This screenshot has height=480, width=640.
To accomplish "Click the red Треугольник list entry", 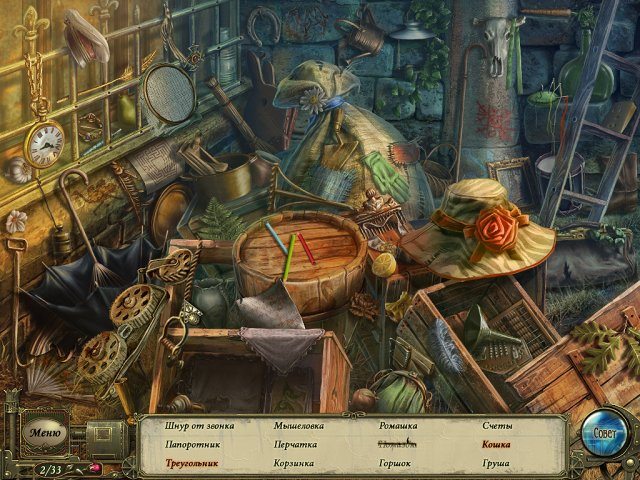I will pos(195,463).
